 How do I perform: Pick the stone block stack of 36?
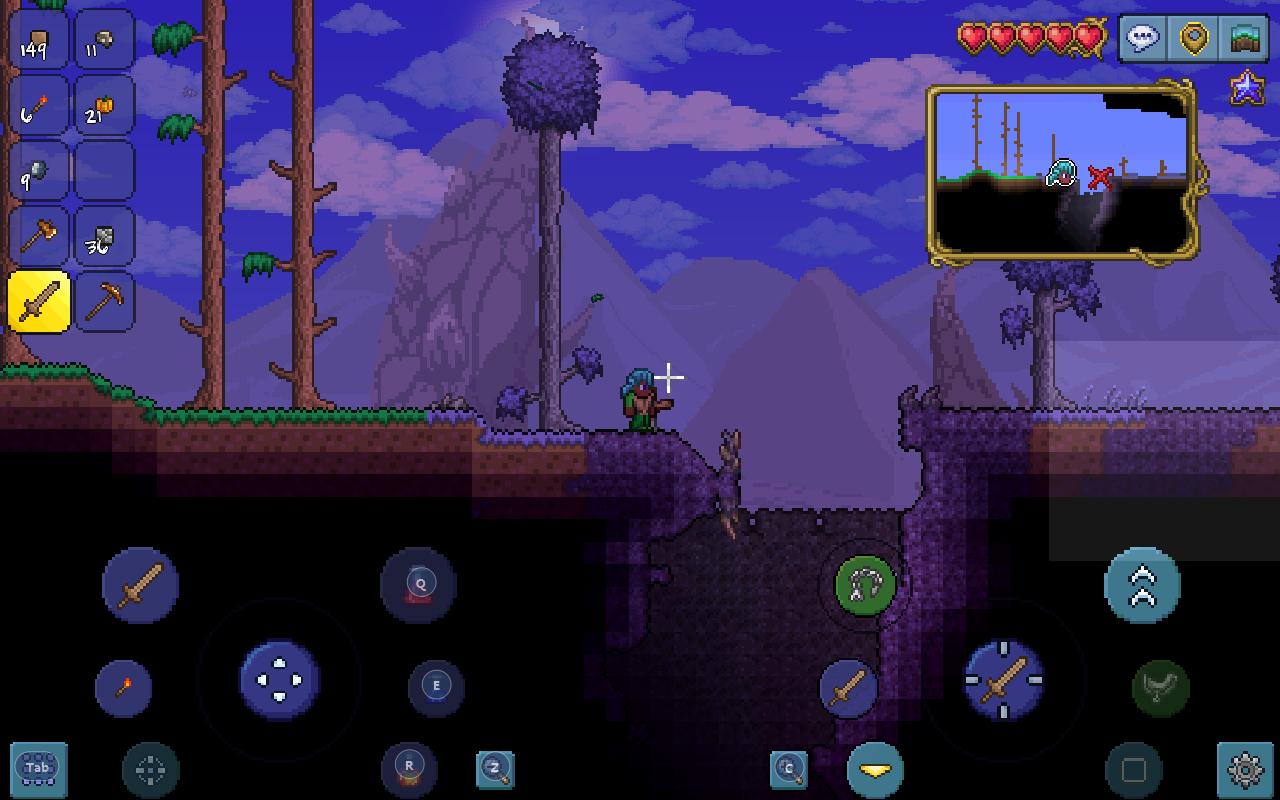(104, 237)
